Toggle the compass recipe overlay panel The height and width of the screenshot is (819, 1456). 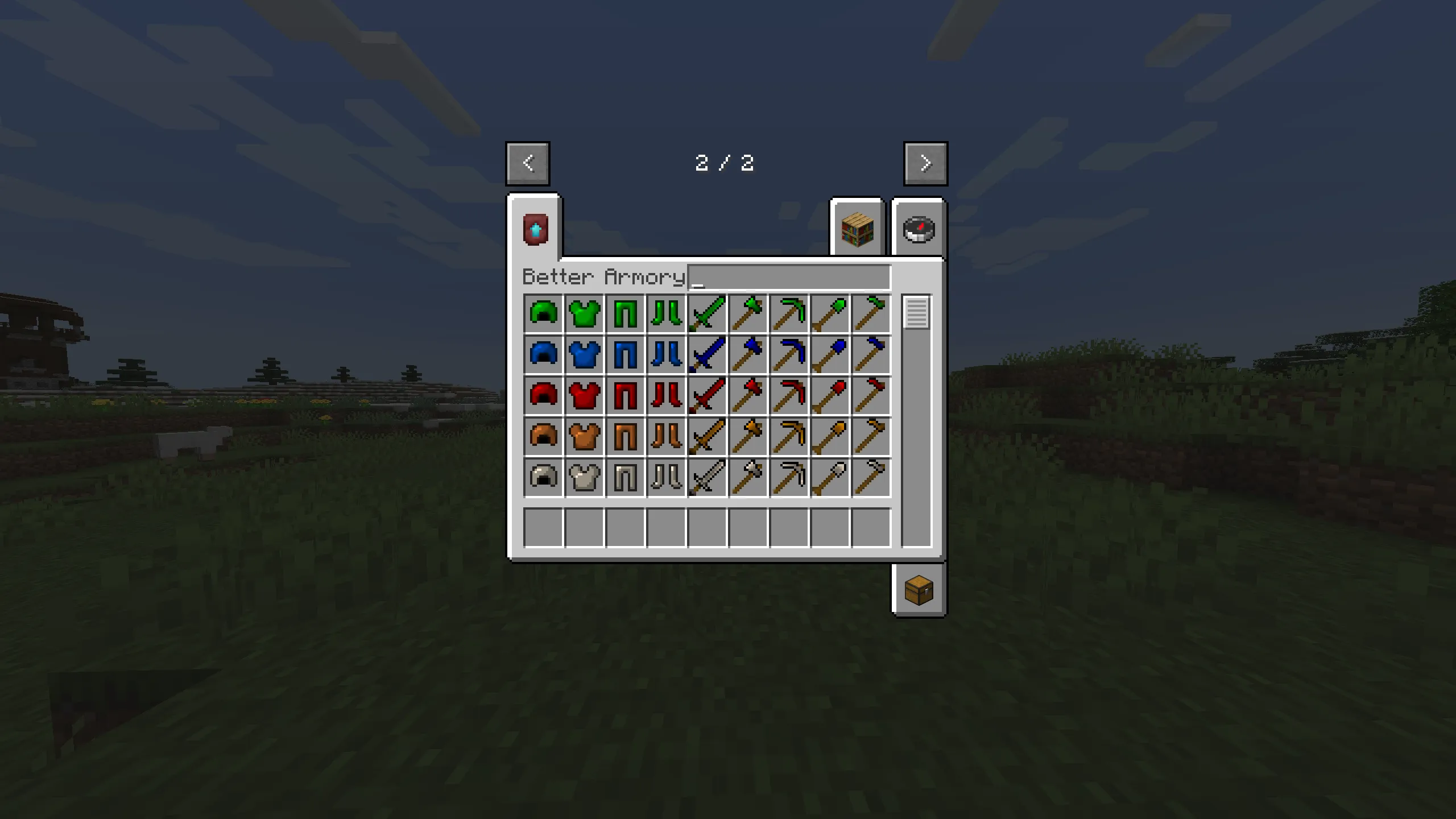click(918, 229)
